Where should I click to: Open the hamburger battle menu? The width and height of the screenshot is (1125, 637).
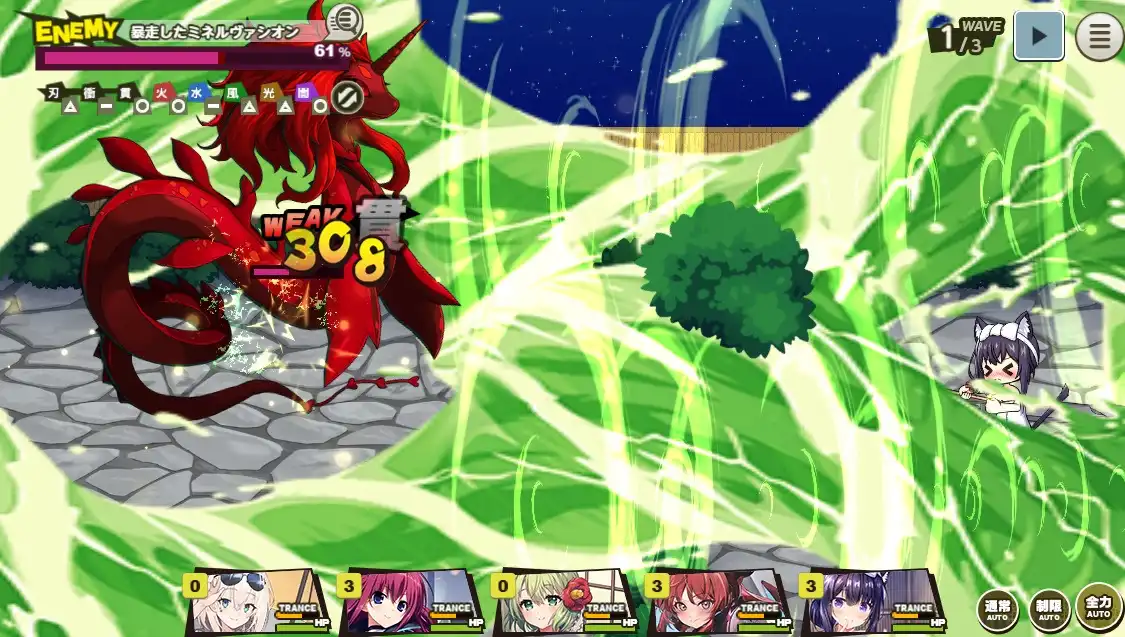coord(1099,37)
